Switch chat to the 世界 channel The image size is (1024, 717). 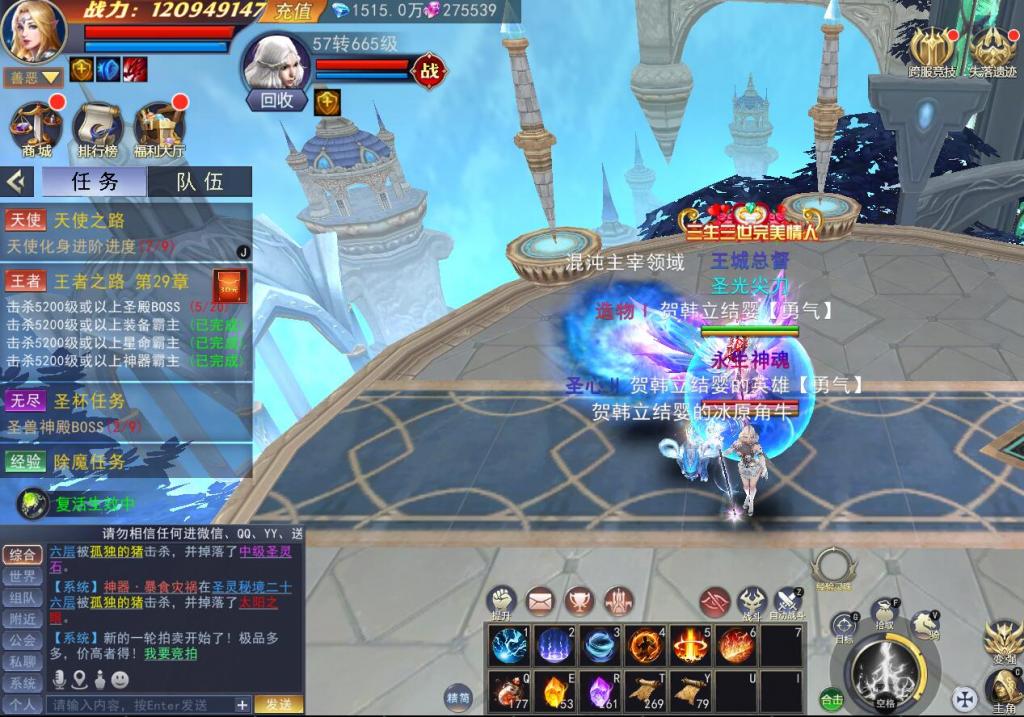(22, 576)
